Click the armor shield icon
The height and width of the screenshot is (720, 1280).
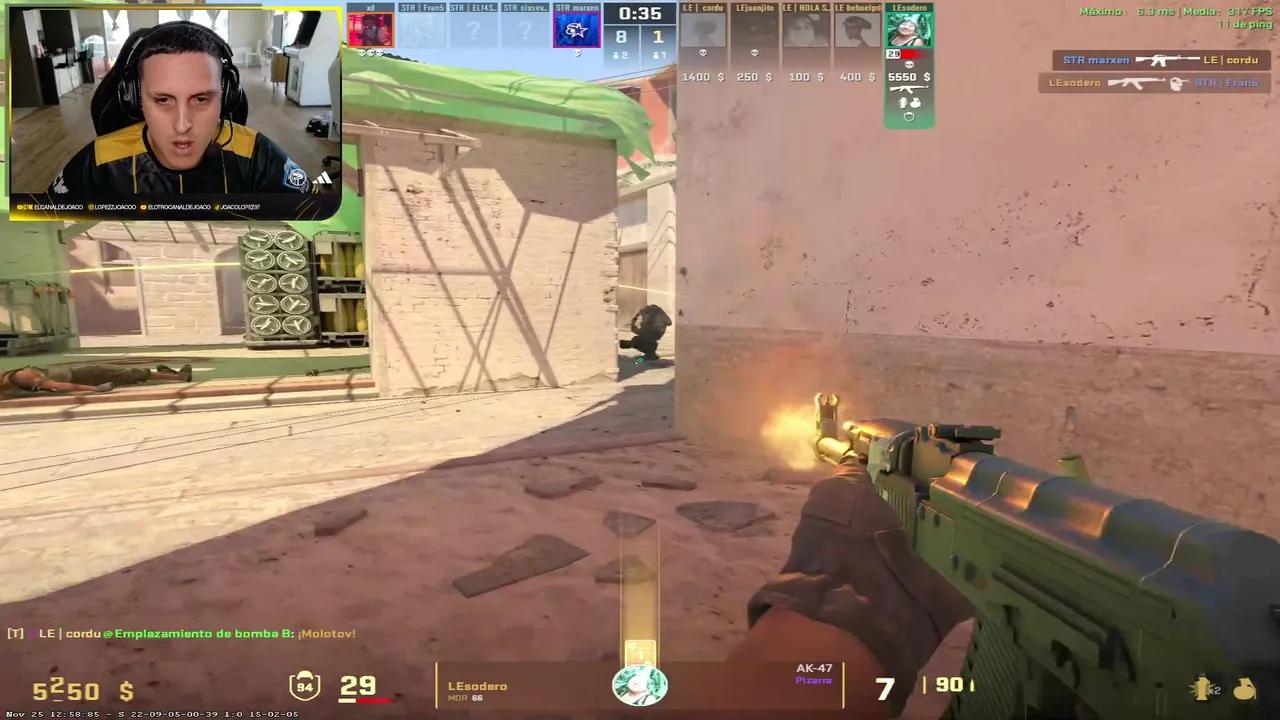click(x=304, y=686)
